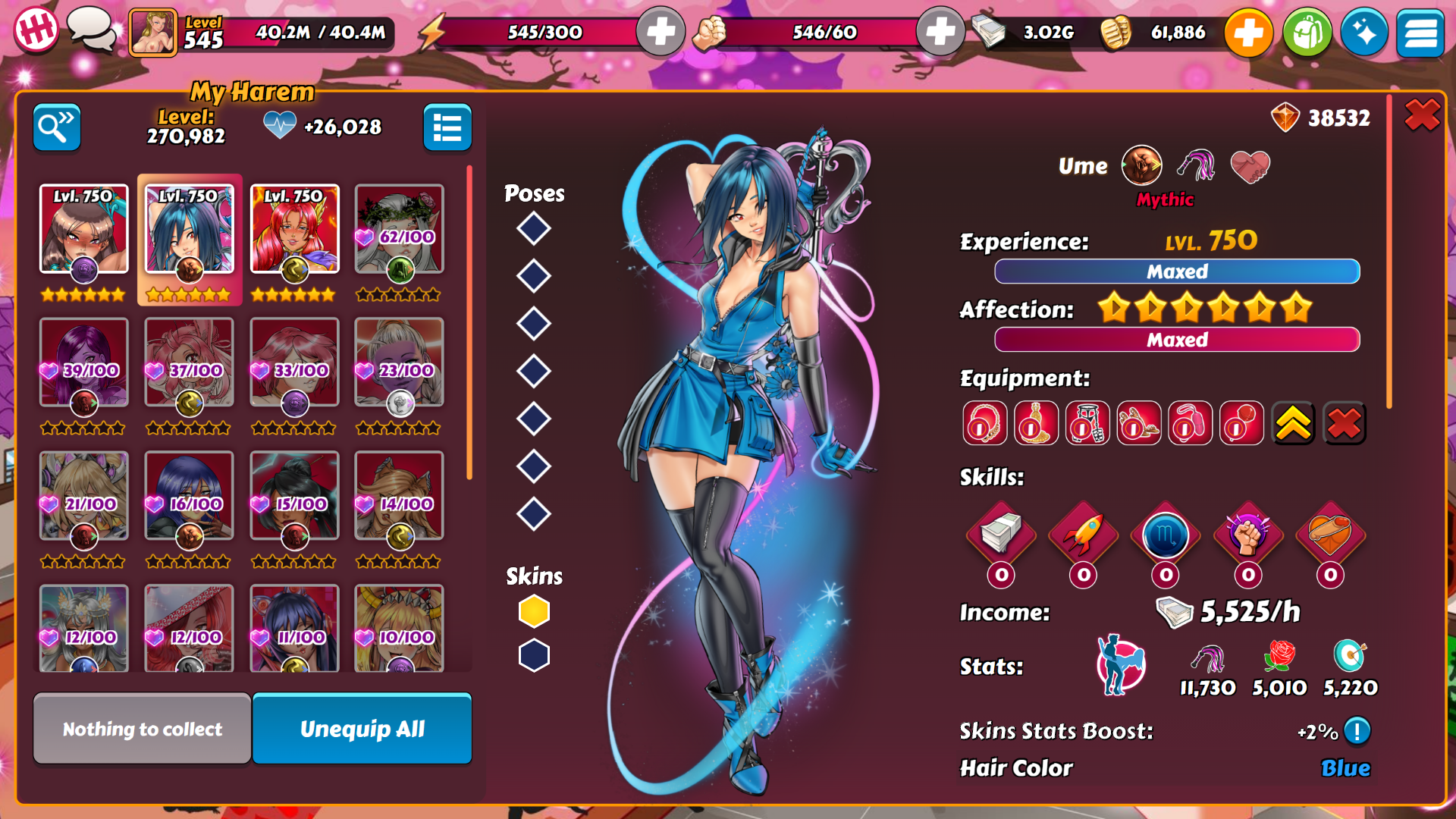The height and width of the screenshot is (819, 1456).
Task: Click the yellow upgrade arrows equipment button
Action: coord(1293,423)
